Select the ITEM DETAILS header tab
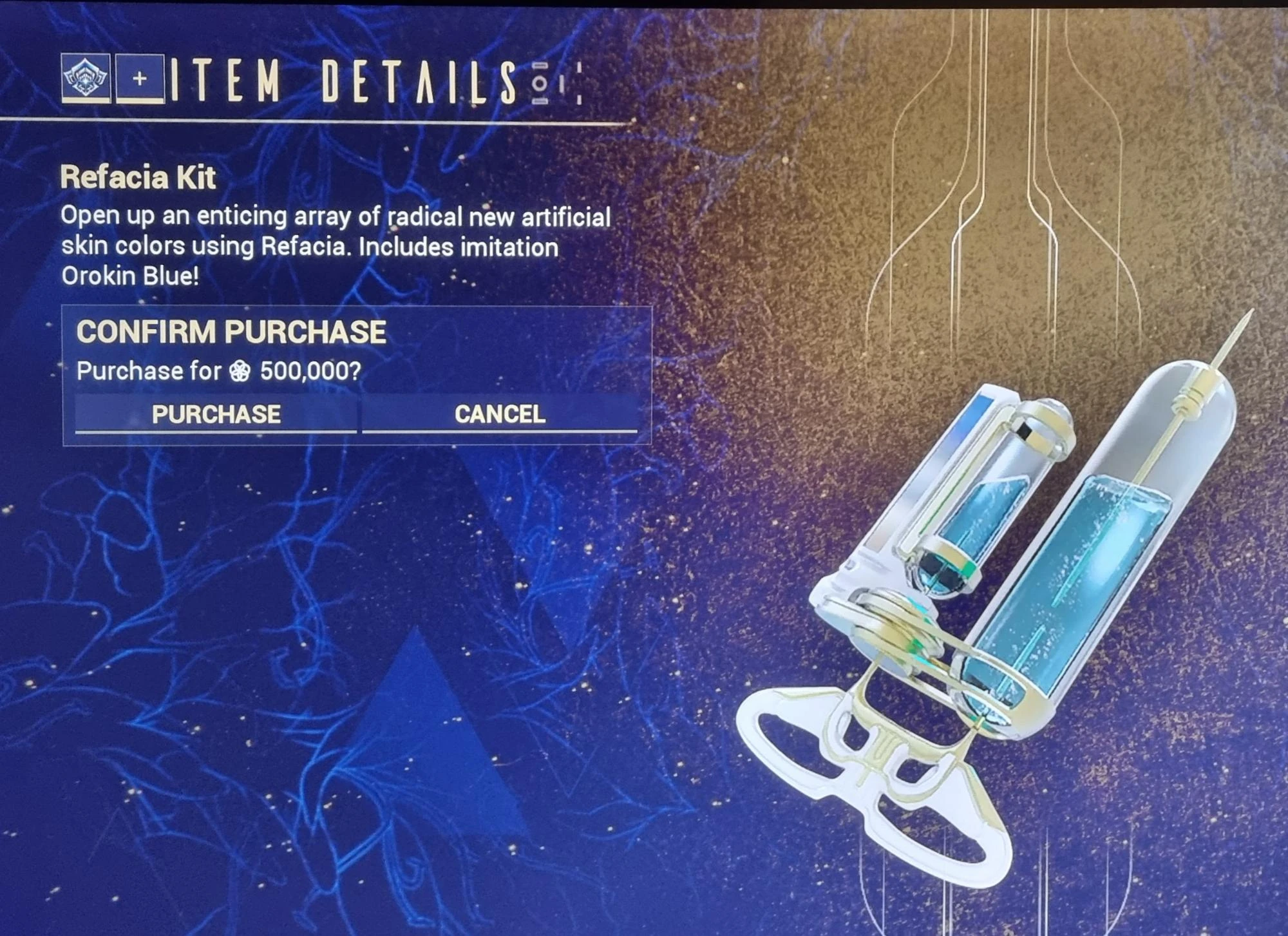The height and width of the screenshot is (936, 1288). 328,81
